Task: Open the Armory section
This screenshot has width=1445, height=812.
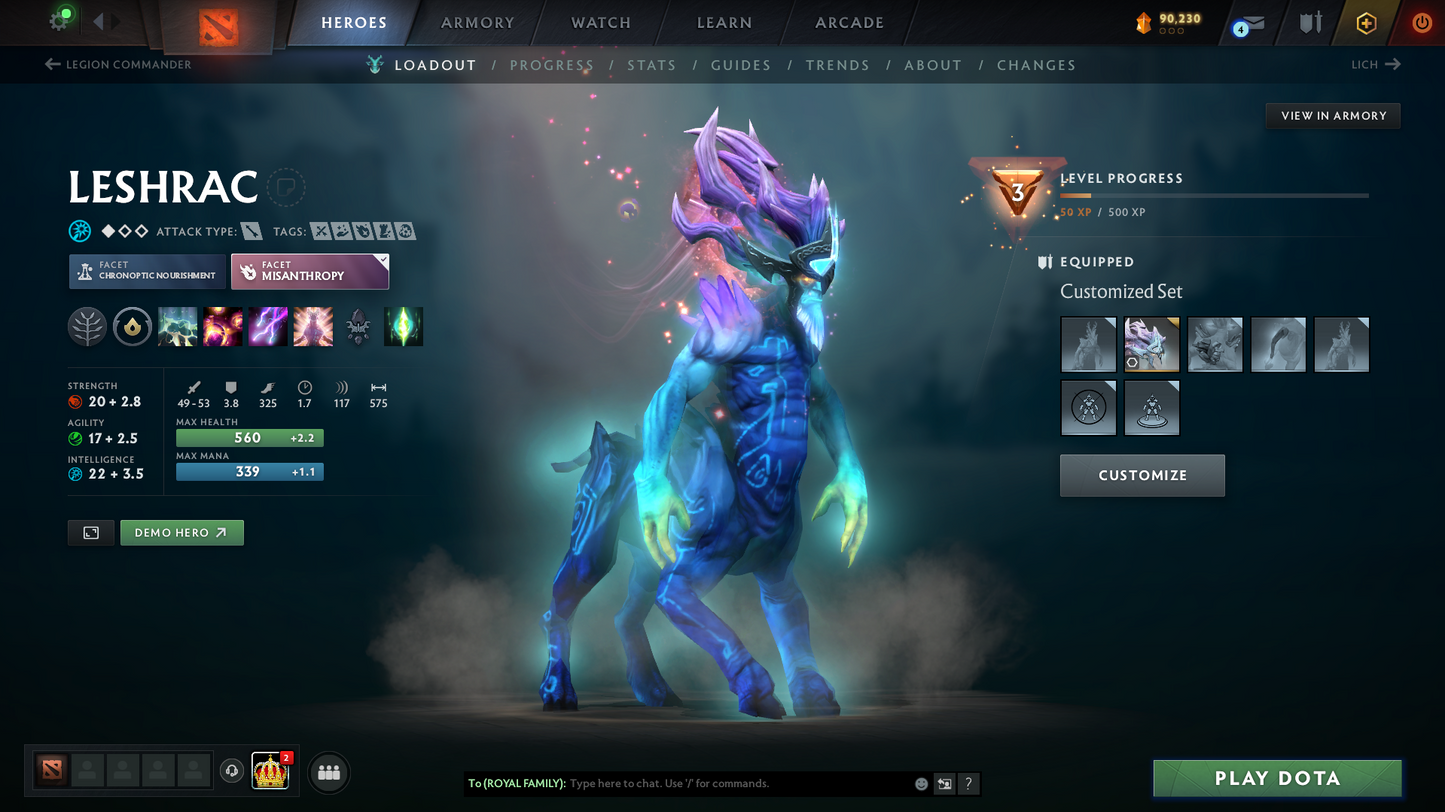Action: tap(477, 22)
